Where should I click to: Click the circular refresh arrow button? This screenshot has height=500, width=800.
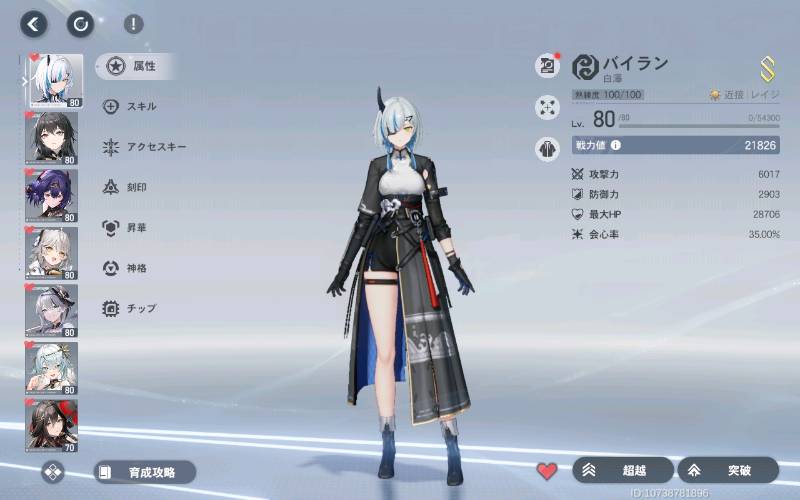(x=80, y=24)
